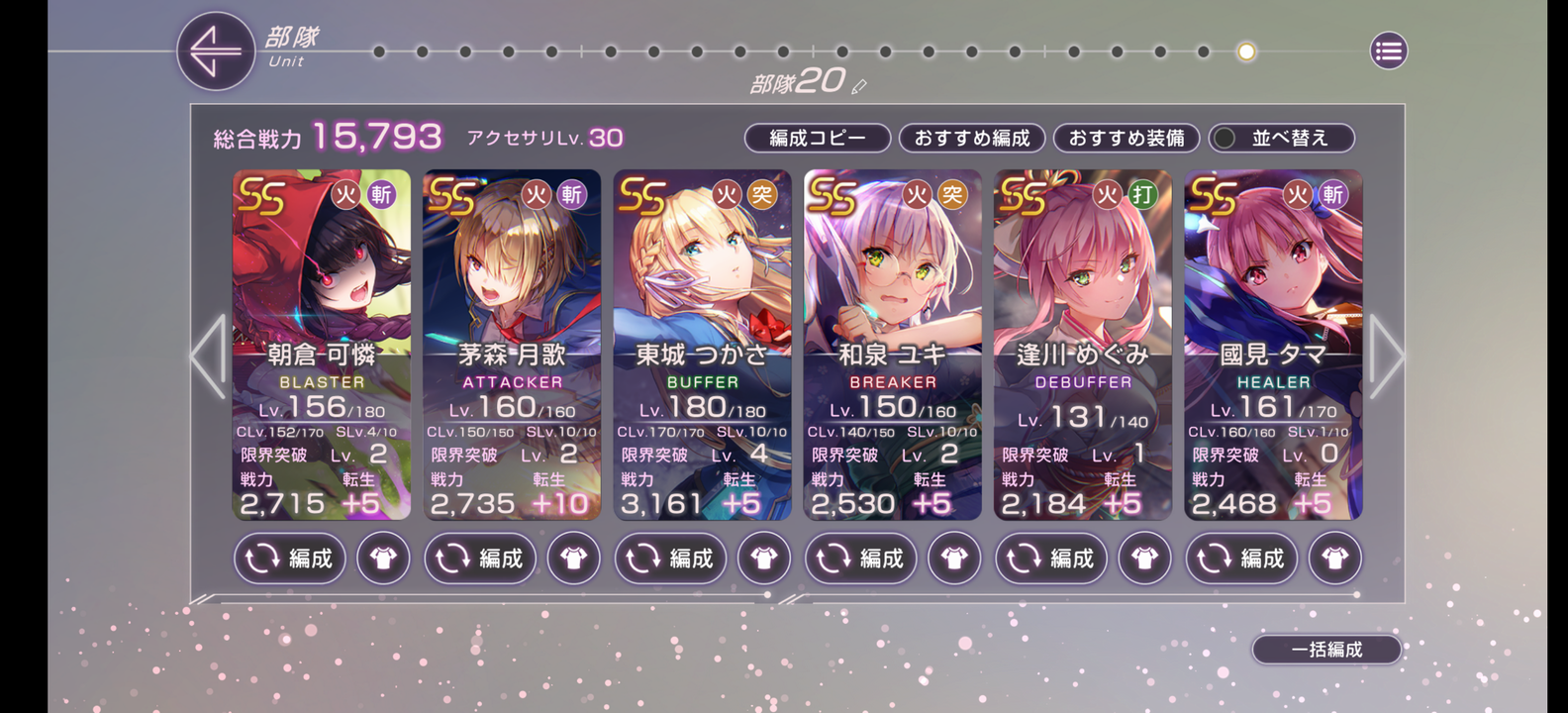
Task: Select the highlighted page dot for unit 20
Action: coord(1244,51)
